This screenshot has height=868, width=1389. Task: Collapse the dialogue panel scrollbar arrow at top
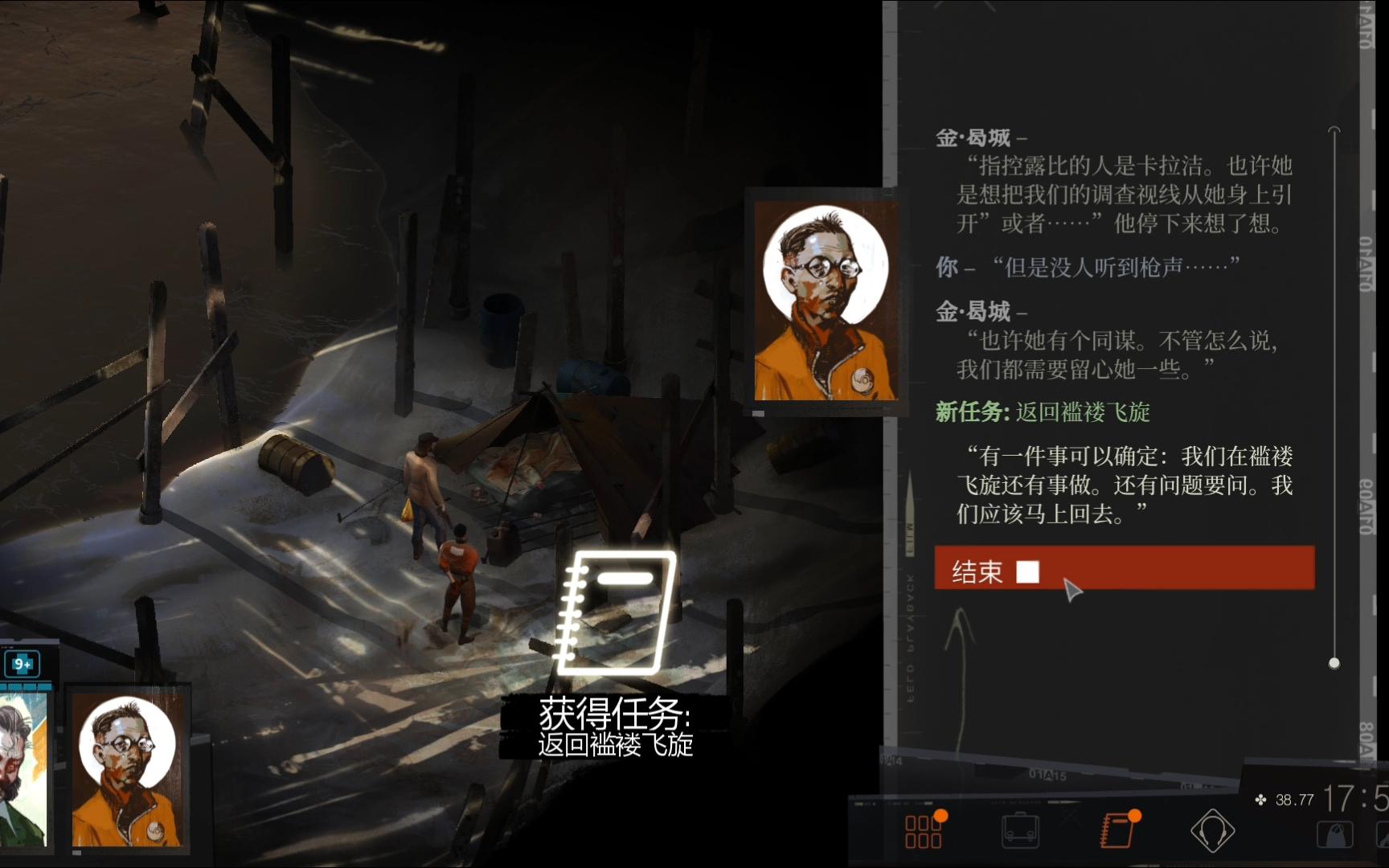(x=1334, y=129)
